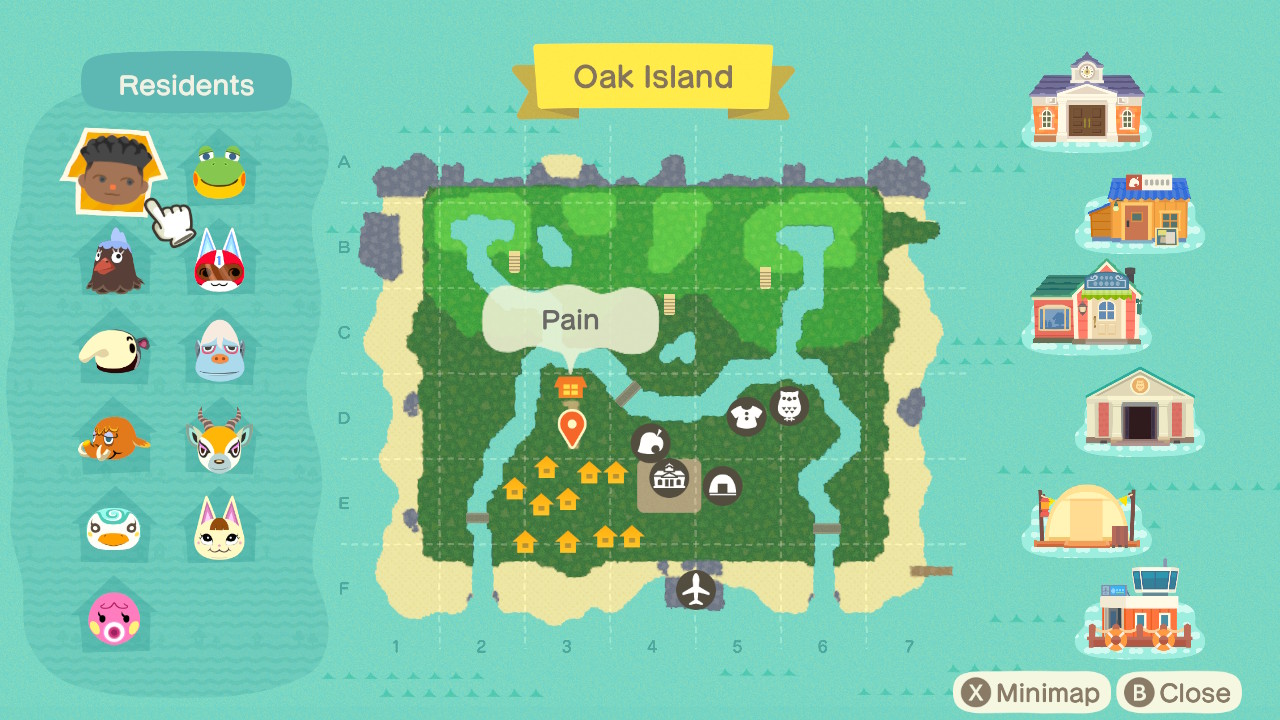The image size is (1280, 720).
Task: Pick the campsite tent legend icon
Action: click(1087, 515)
